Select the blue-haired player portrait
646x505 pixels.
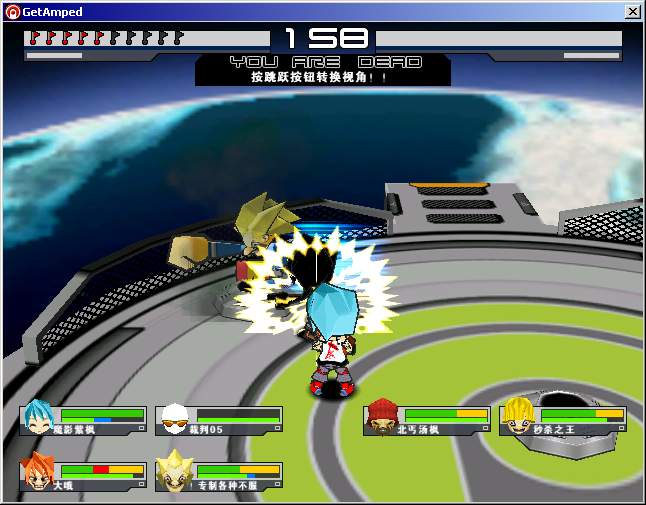(39, 418)
